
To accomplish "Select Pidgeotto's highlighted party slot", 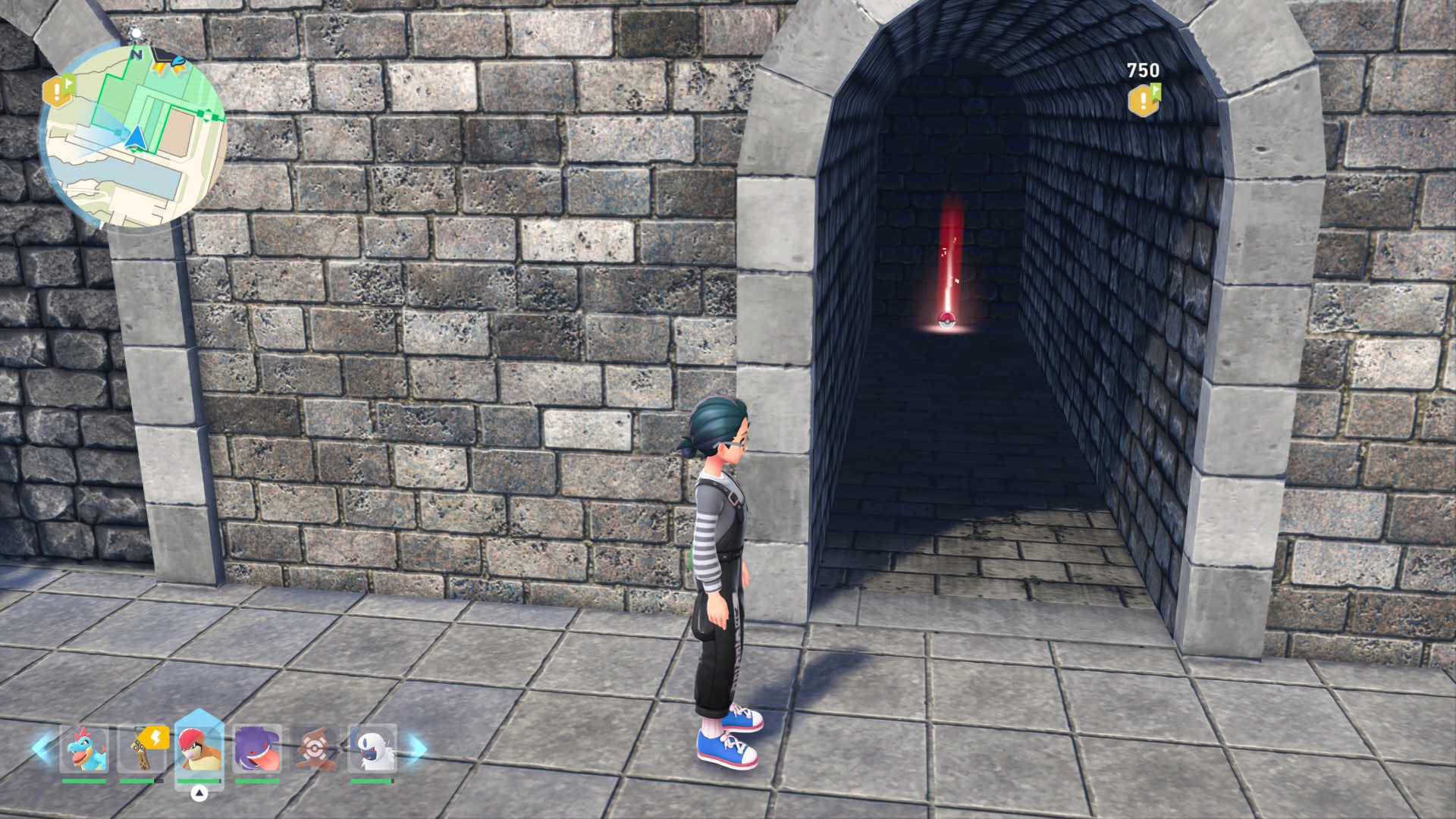I will point(201,748).
